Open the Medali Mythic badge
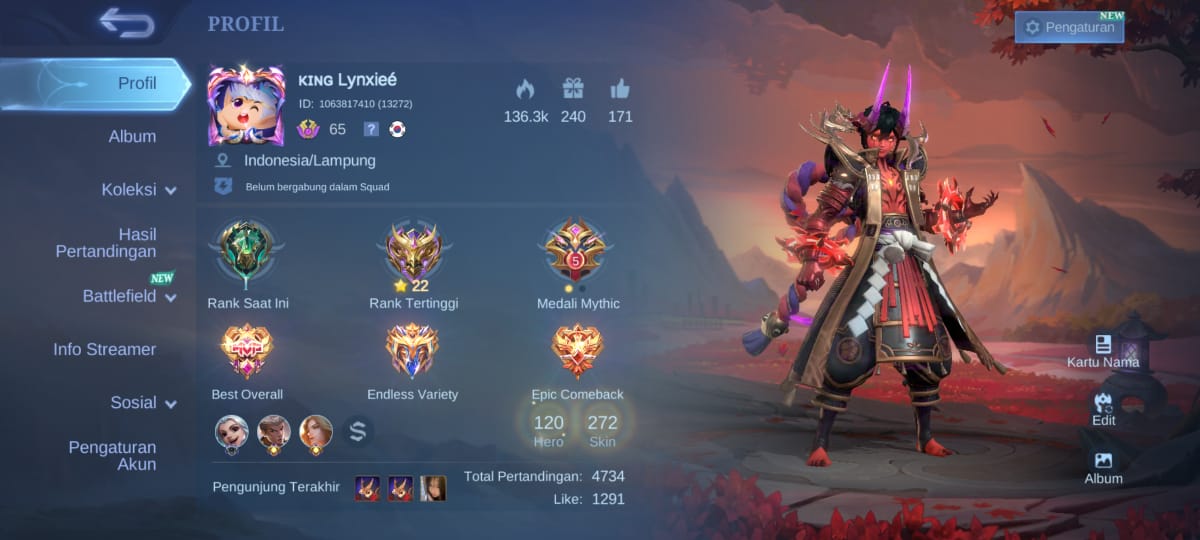The image size is (1200, 540). tap(577, 252)
